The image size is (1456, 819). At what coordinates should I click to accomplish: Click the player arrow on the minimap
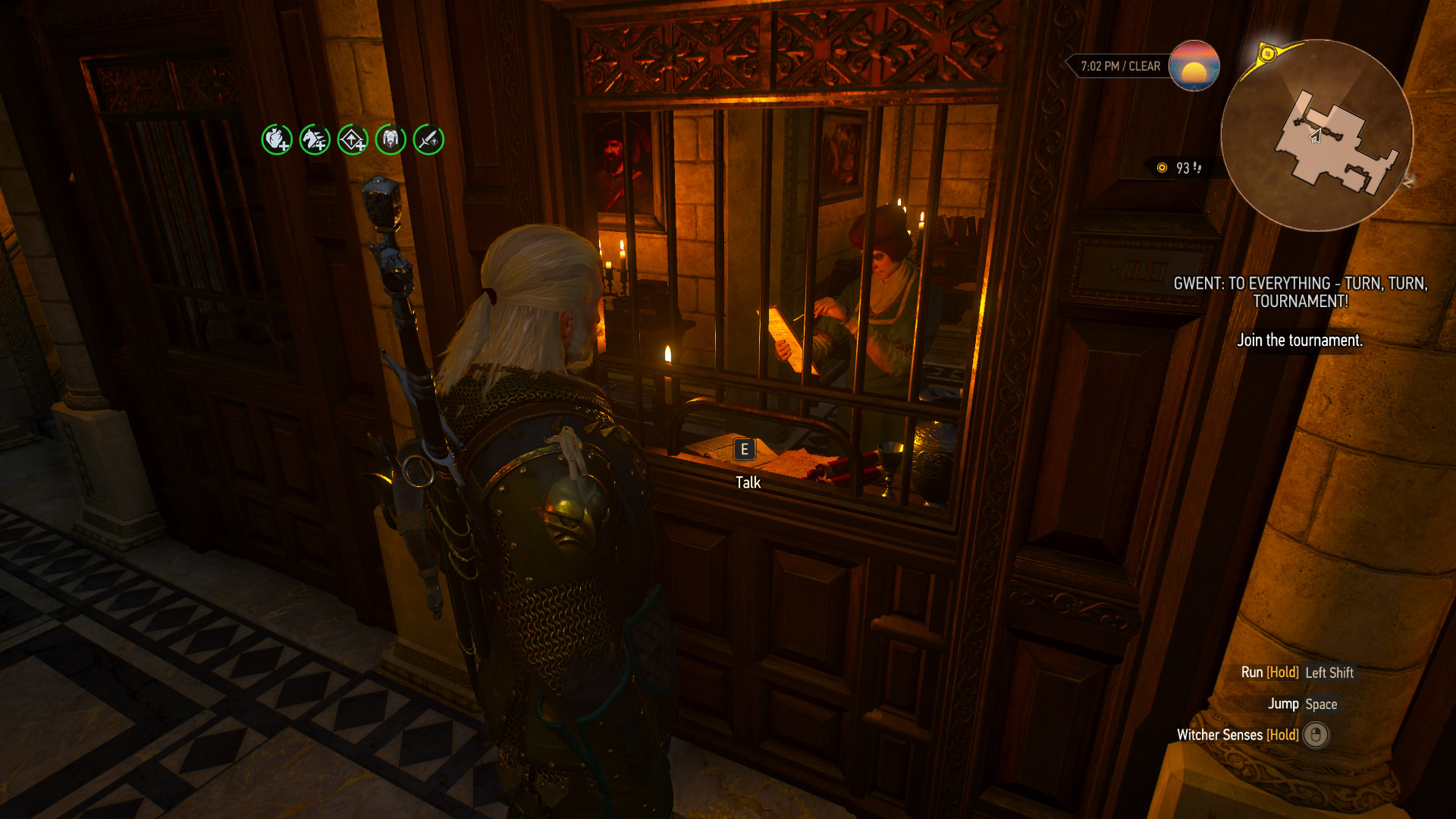coord(1316,136)
